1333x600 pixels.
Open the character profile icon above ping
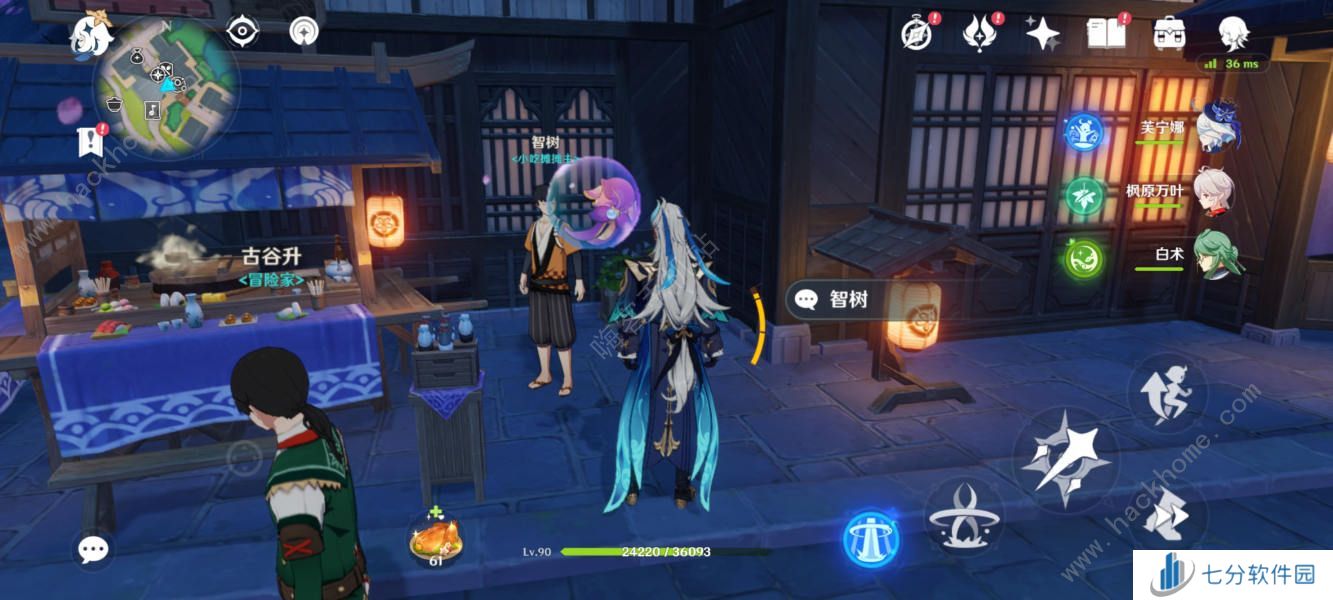point(1233,34)
